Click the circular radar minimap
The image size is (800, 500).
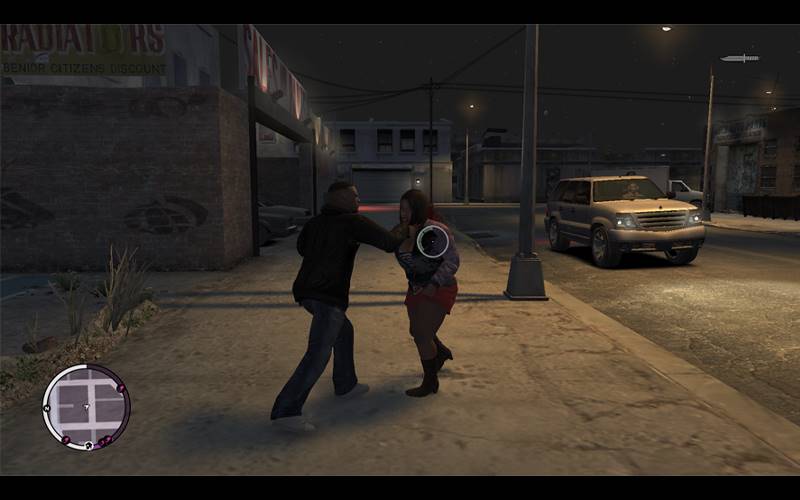(x=86, y=406)
